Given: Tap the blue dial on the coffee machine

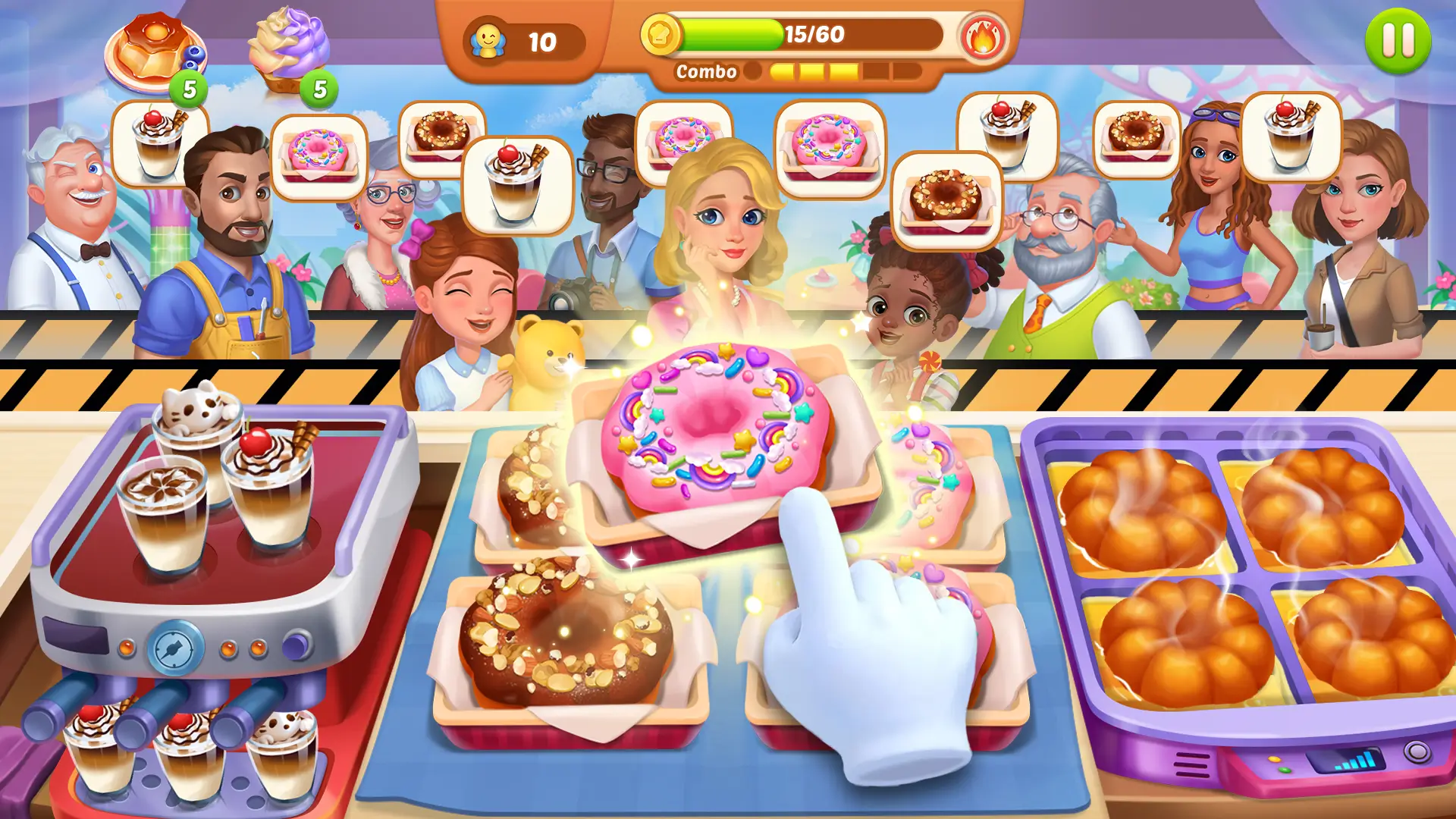Looking at the screenshot, I should 176,648.
